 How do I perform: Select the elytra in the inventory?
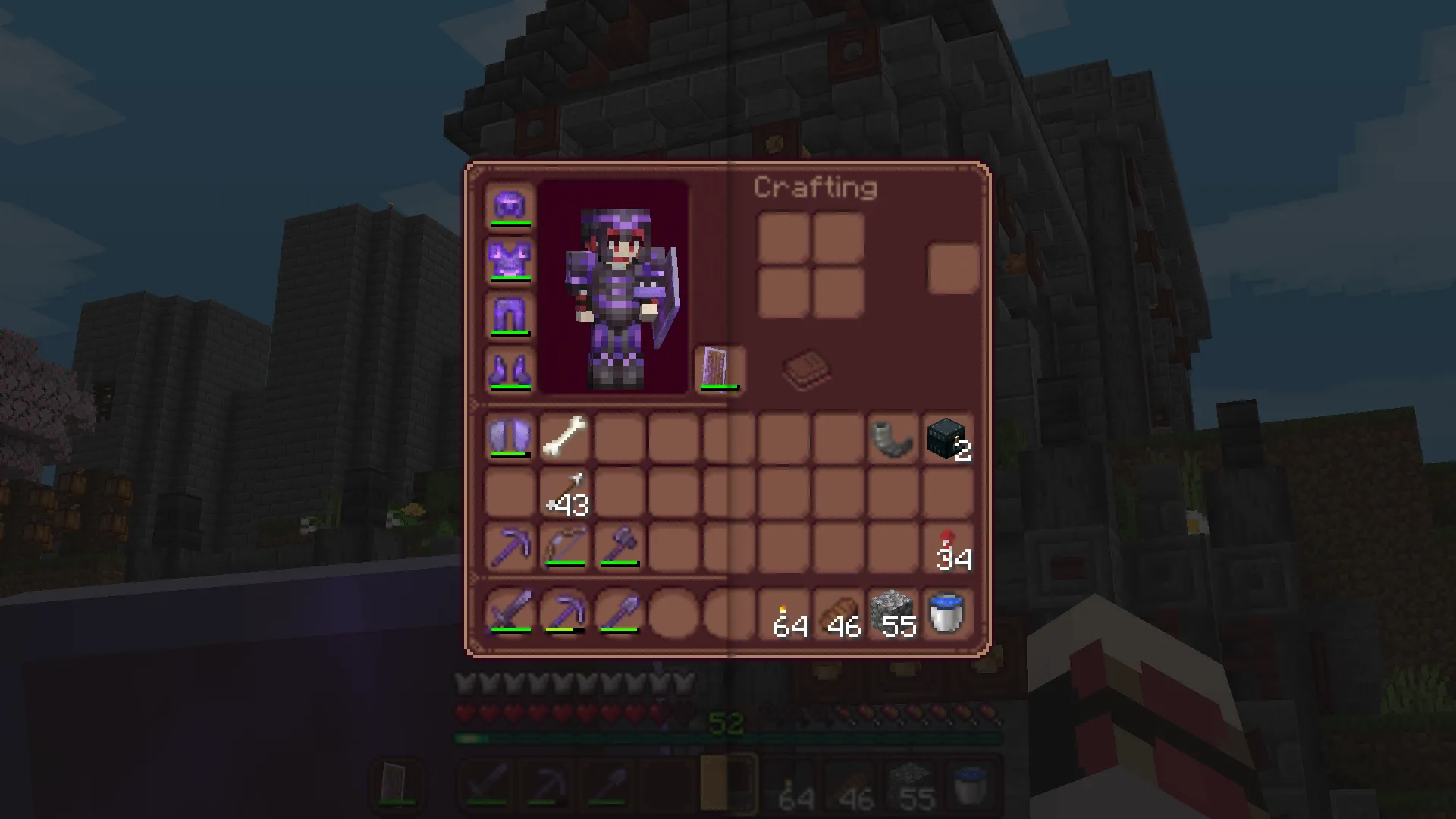coord(510,437)
